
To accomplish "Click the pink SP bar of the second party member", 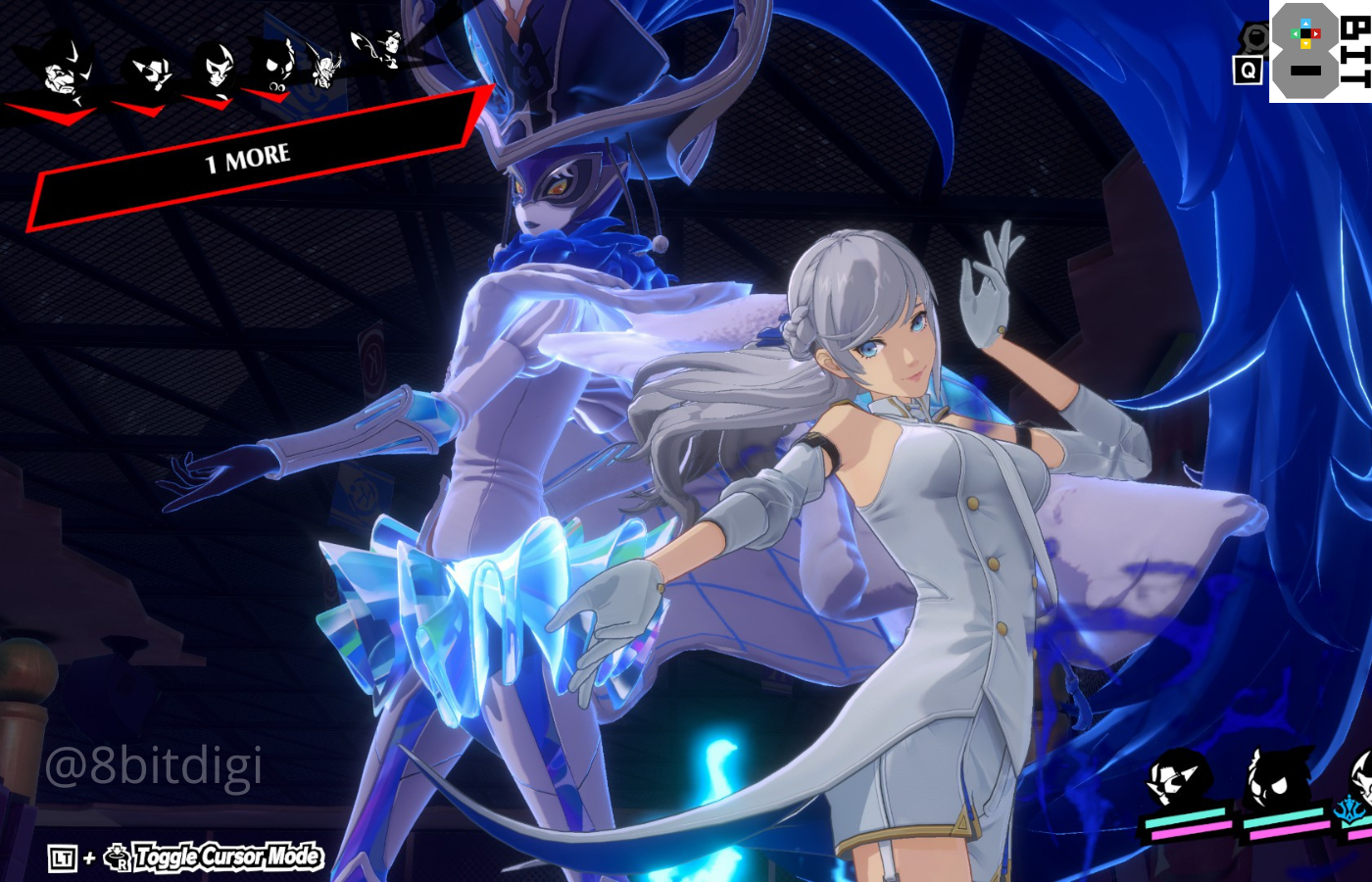I will pos(1289,831).
